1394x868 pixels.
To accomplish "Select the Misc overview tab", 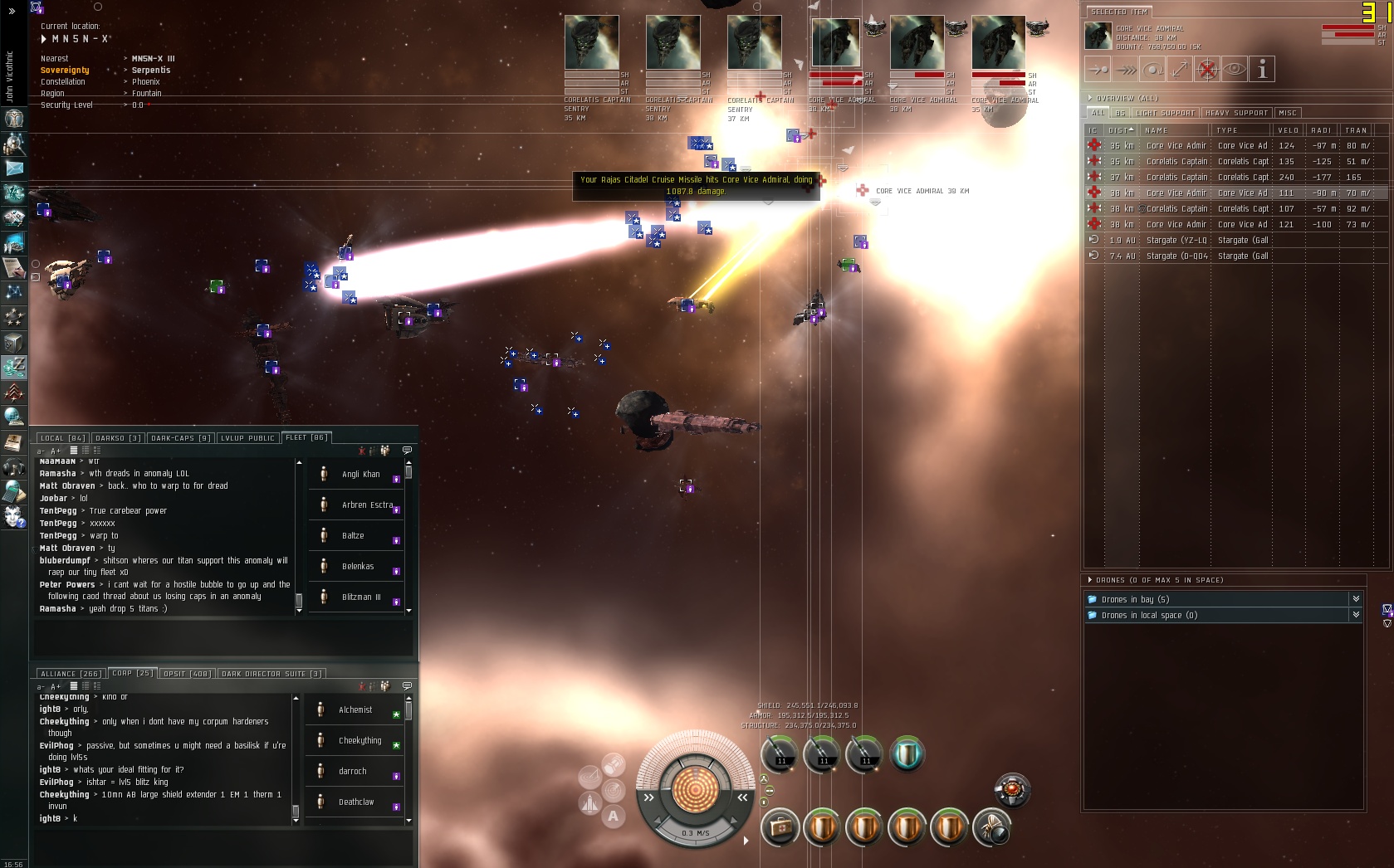I will click(1288, 113).
